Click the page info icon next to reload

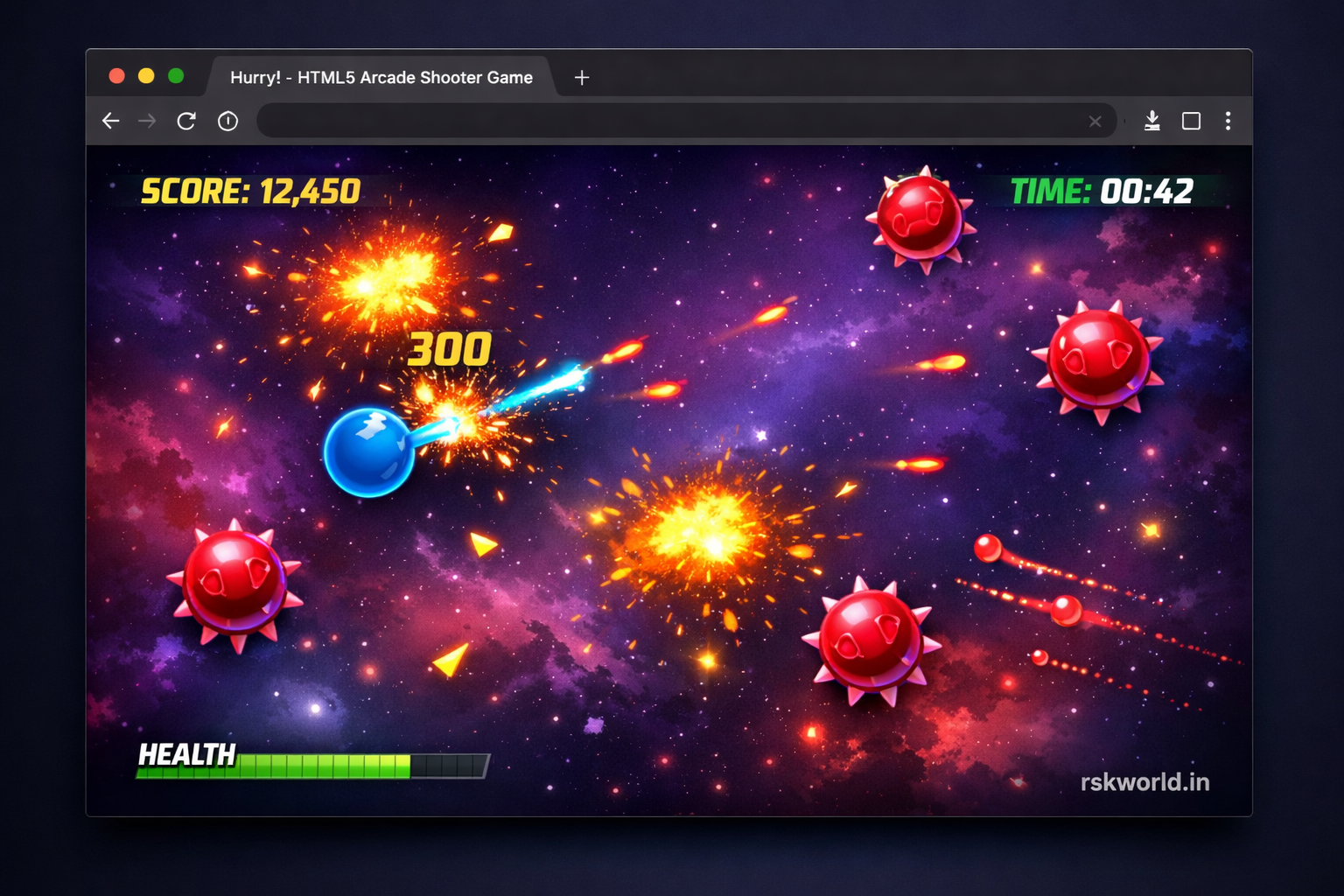click(x=227, y=121)
